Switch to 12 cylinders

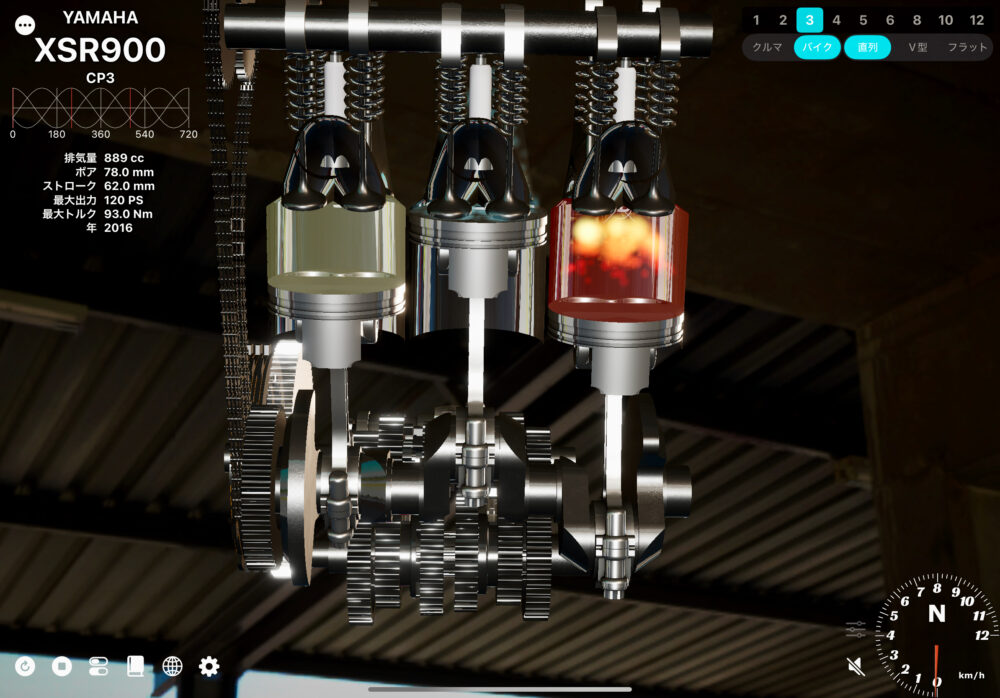tap(976, 20)
